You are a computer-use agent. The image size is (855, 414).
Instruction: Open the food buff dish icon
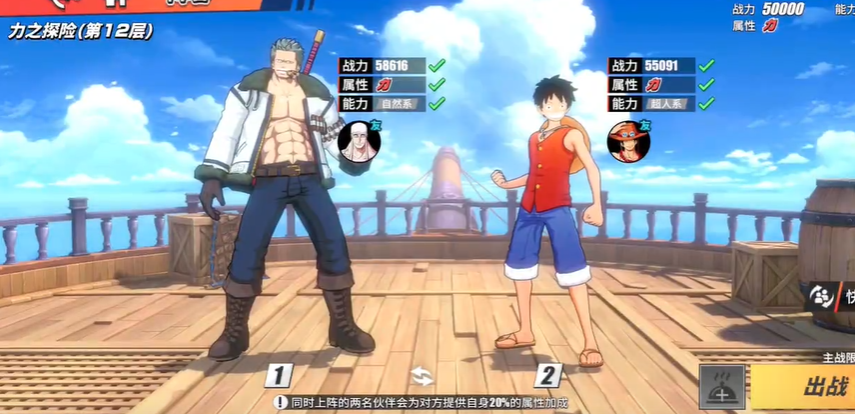click(721, 387)
